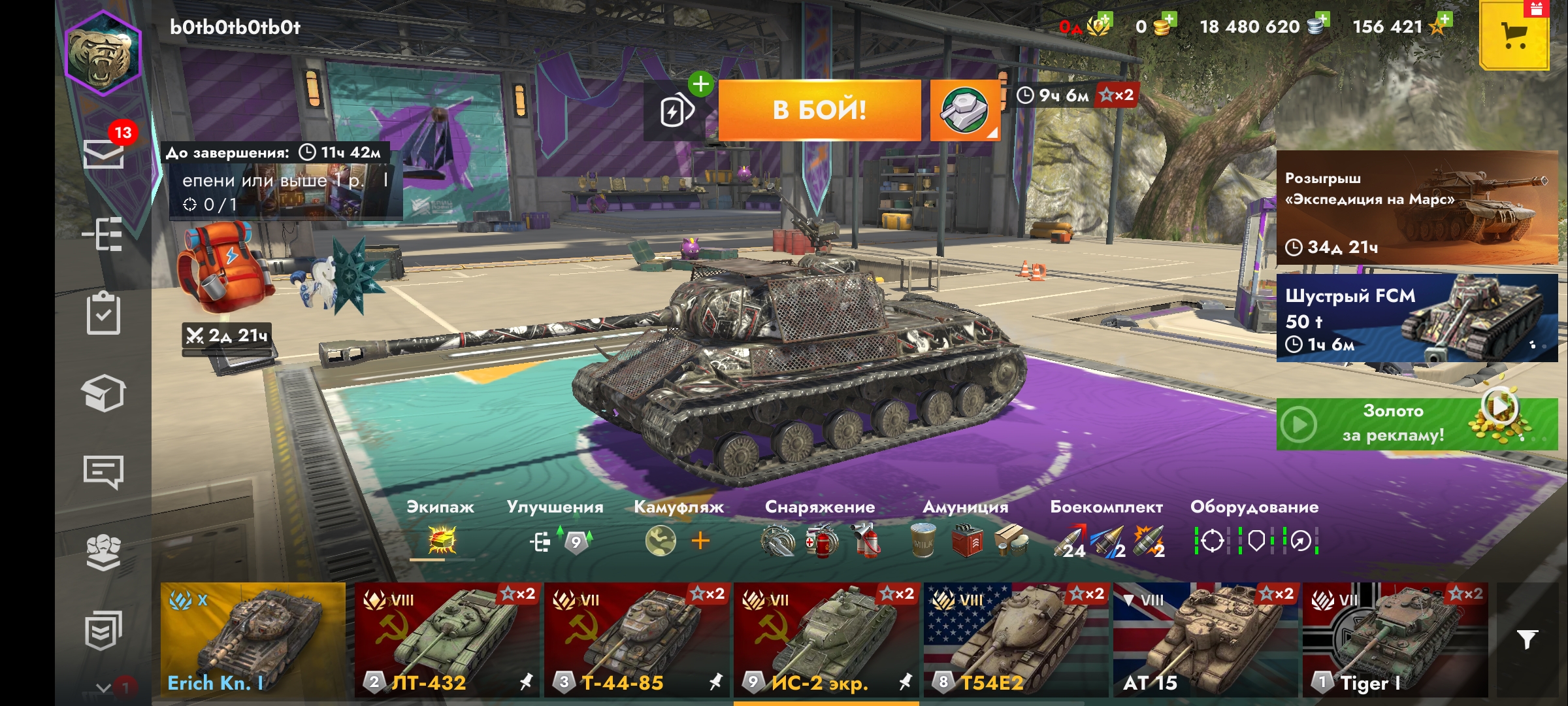This screenshot has height=706, width=1568.
Task: Watch ad for gold banner
Action: coord(1416,424)
